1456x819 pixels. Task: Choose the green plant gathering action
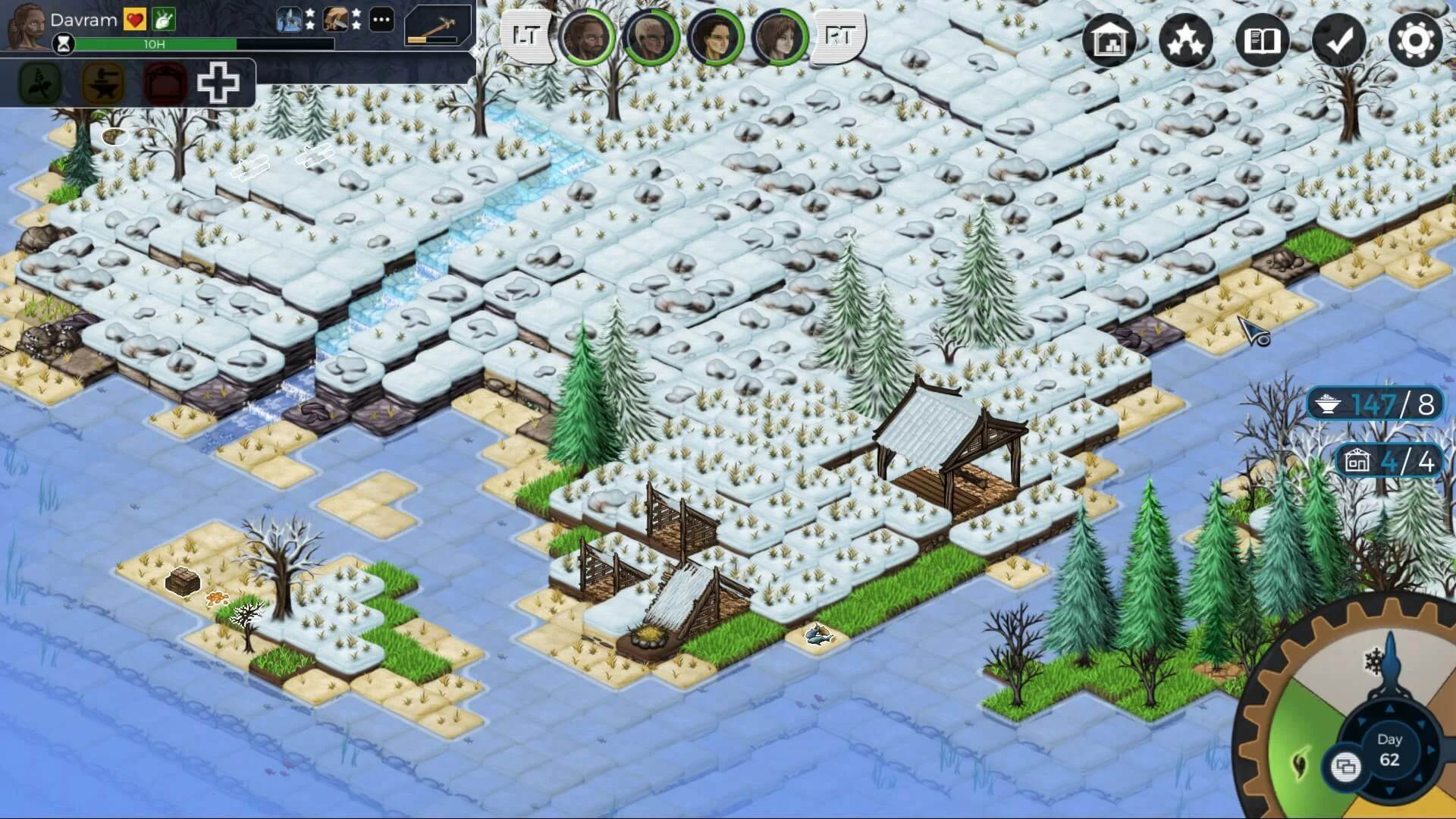pos(40,83)
